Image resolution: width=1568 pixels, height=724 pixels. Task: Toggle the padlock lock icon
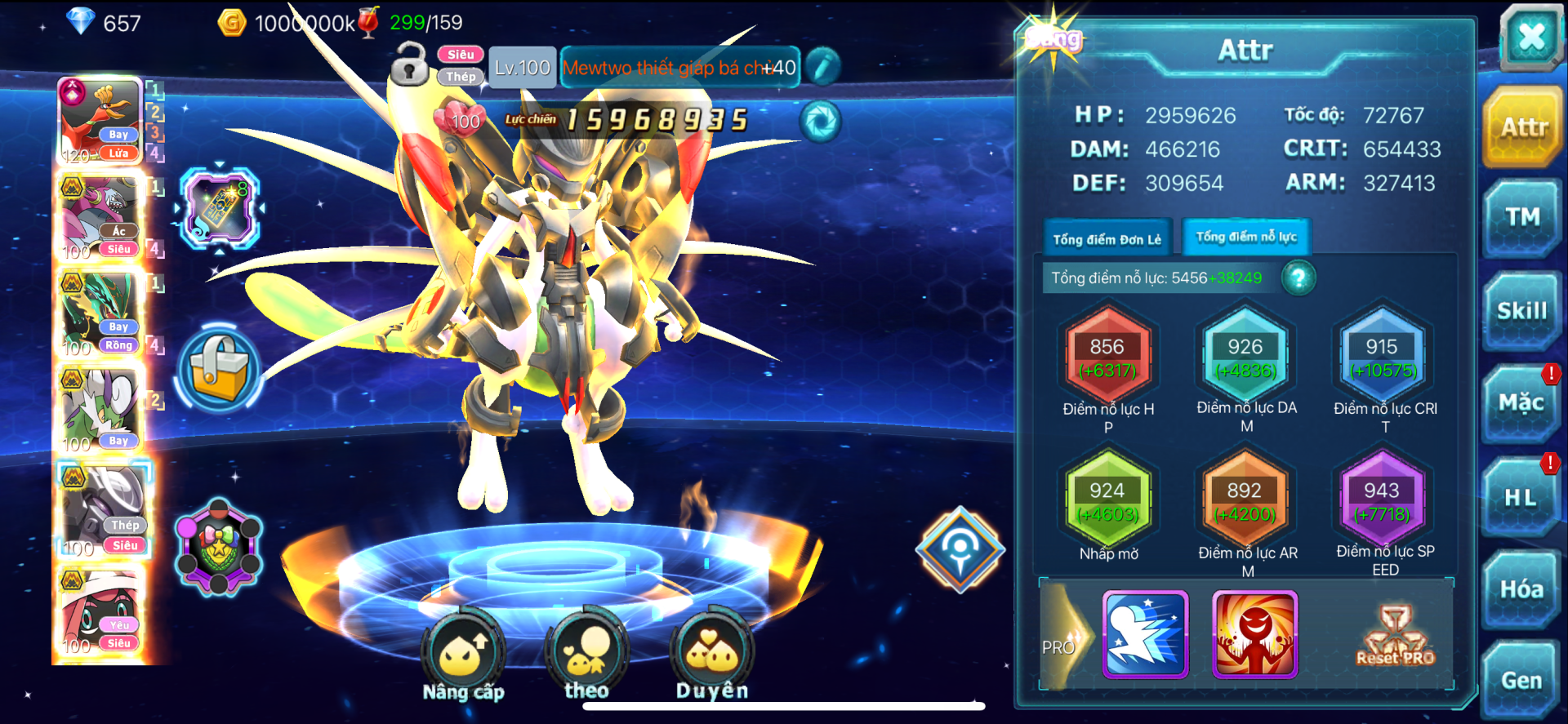point(409,64)
